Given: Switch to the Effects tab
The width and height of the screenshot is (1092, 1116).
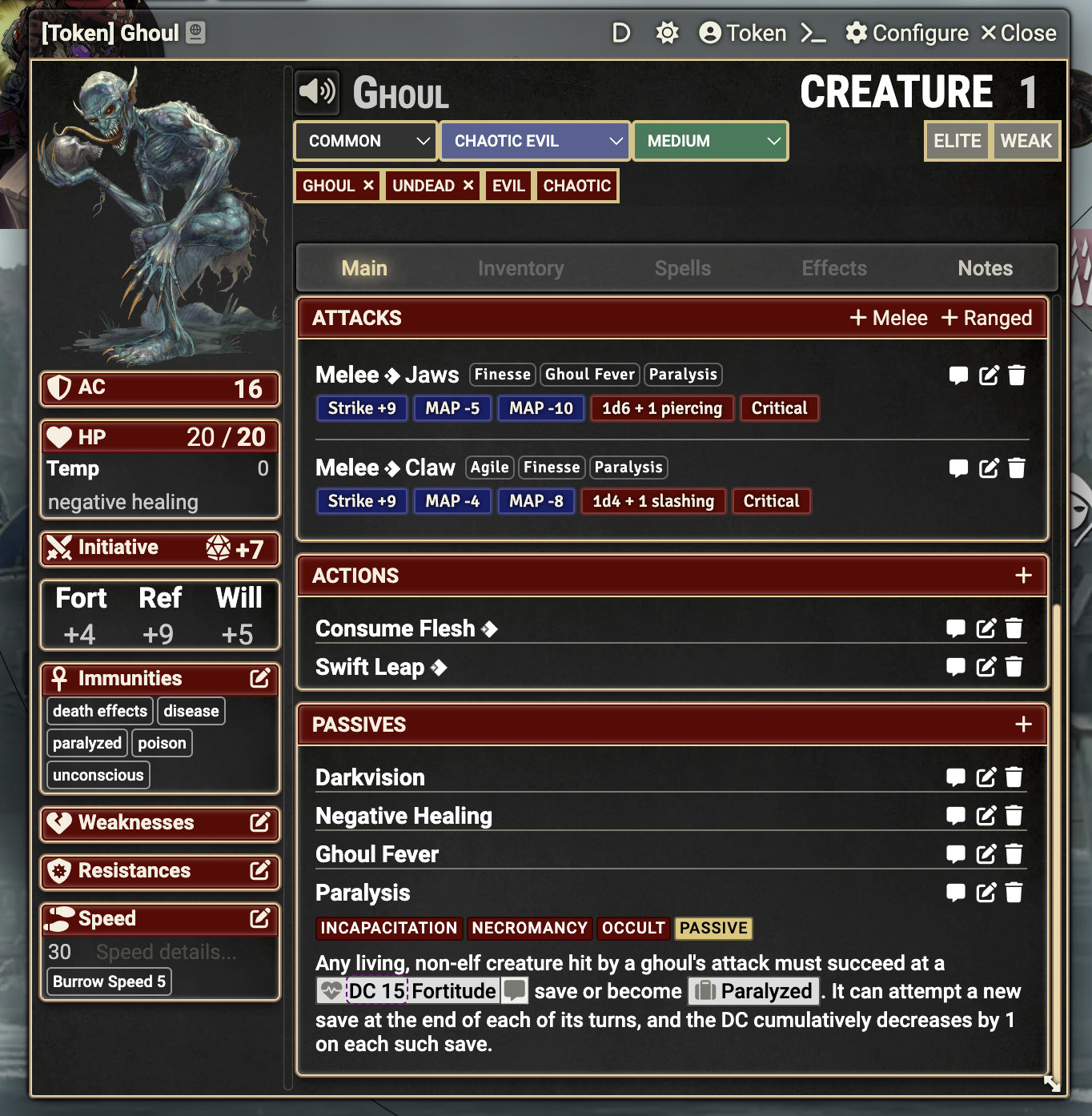Looking at the screenshot, I should [834, 268].
